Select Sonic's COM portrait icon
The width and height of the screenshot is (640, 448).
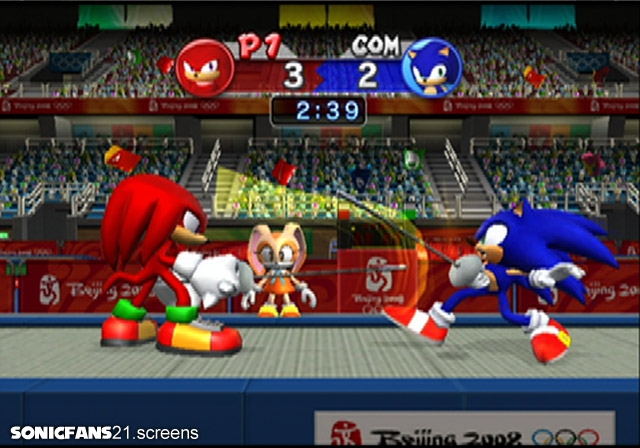431,69
